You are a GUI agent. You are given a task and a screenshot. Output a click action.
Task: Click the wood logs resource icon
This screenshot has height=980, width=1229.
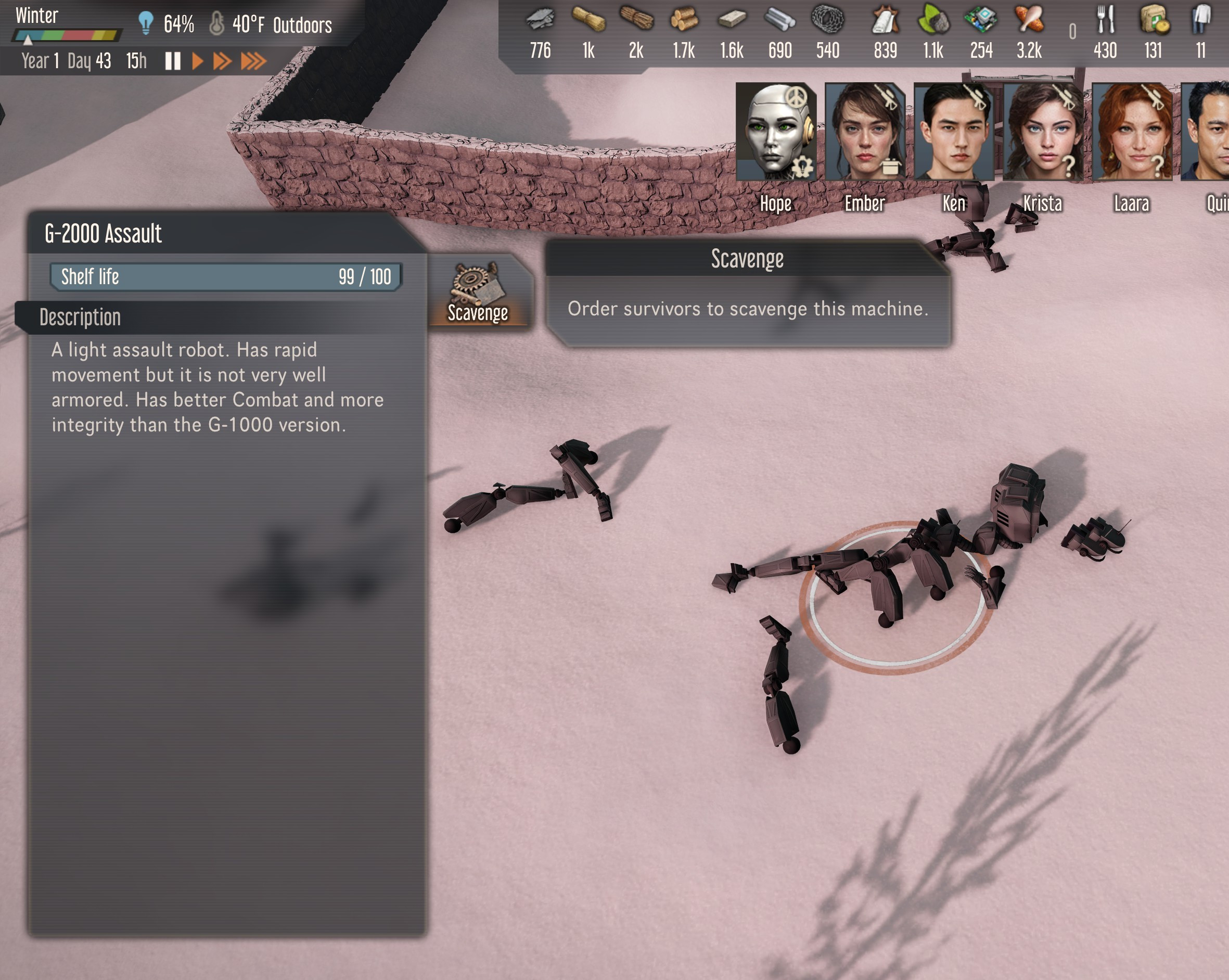[684, 19]
